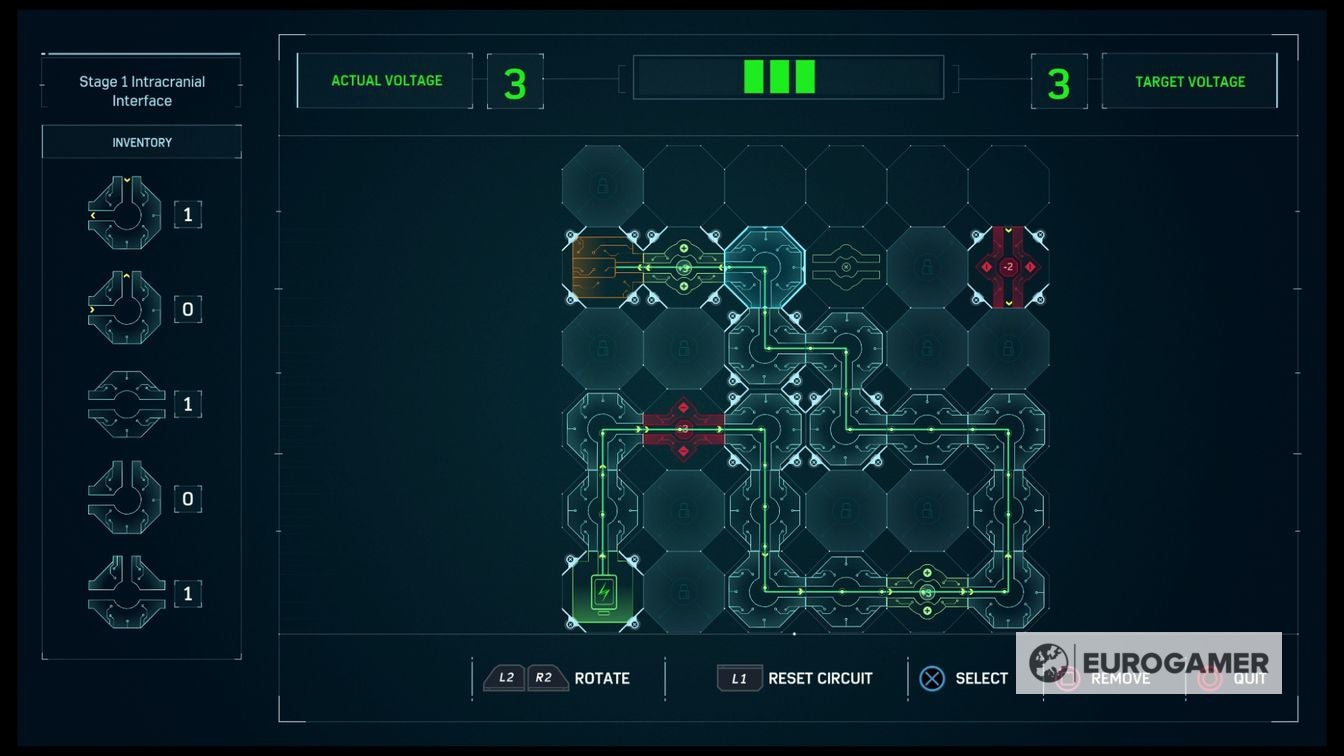
Task: Click the Eurogamer logo
Action: coord(1151,661)
